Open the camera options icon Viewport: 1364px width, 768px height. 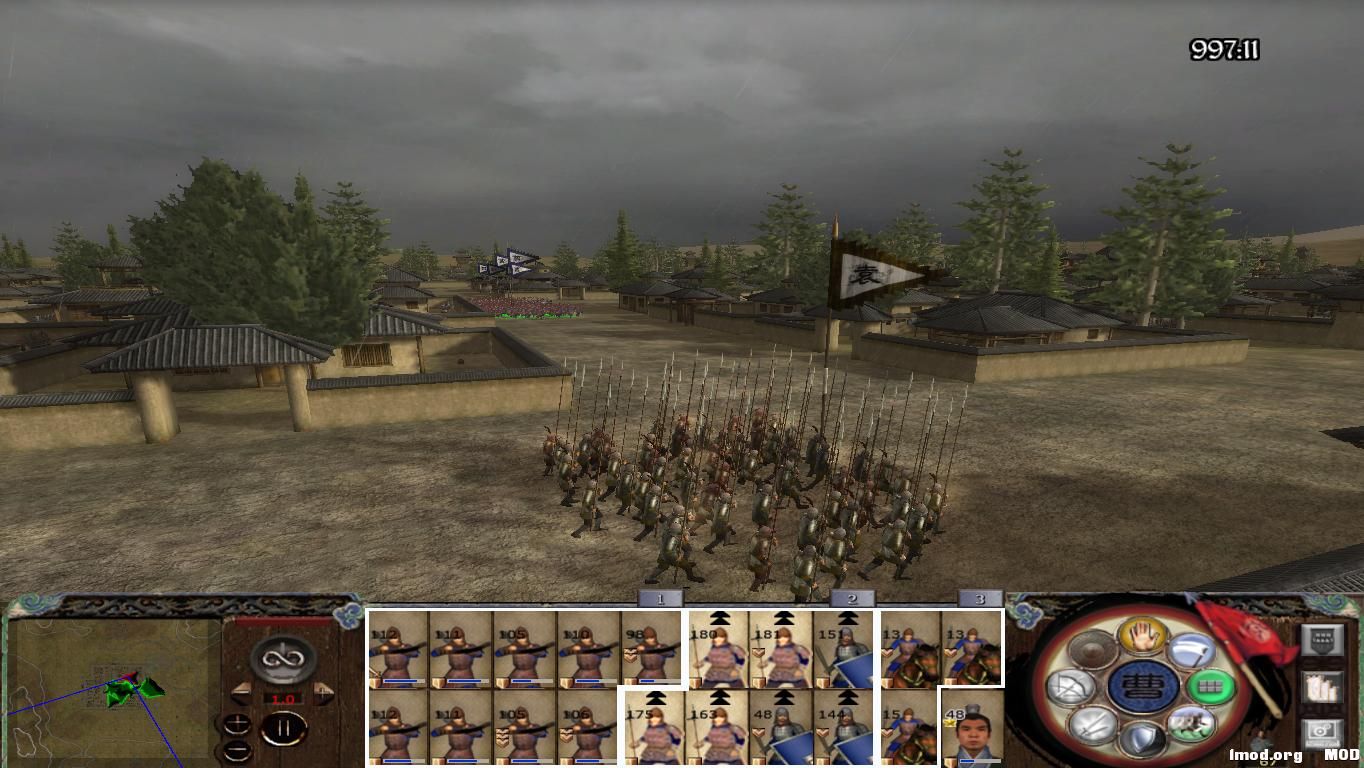1322,732
